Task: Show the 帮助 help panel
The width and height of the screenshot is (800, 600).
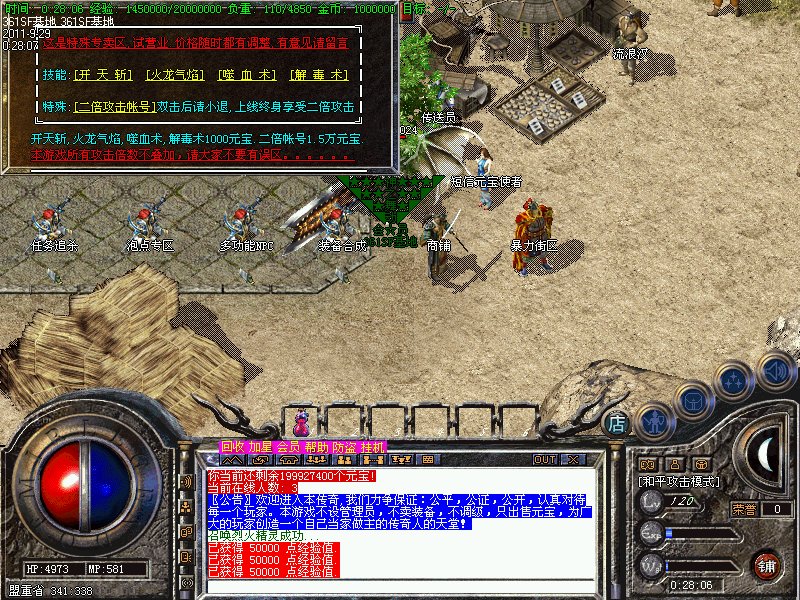Action: pos(317,447)
